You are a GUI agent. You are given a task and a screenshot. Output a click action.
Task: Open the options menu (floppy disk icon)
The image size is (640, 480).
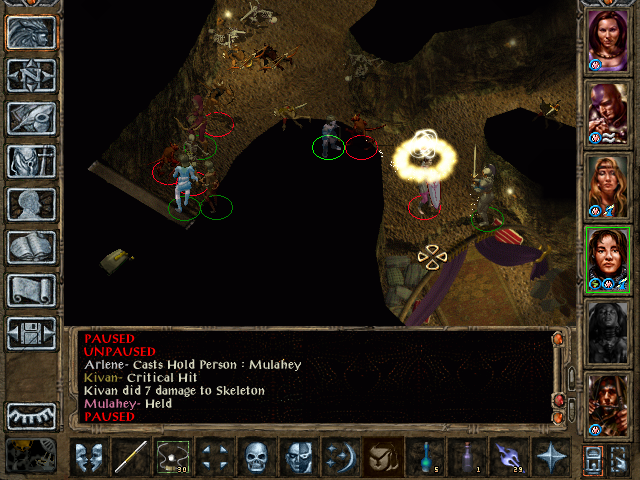31,333
